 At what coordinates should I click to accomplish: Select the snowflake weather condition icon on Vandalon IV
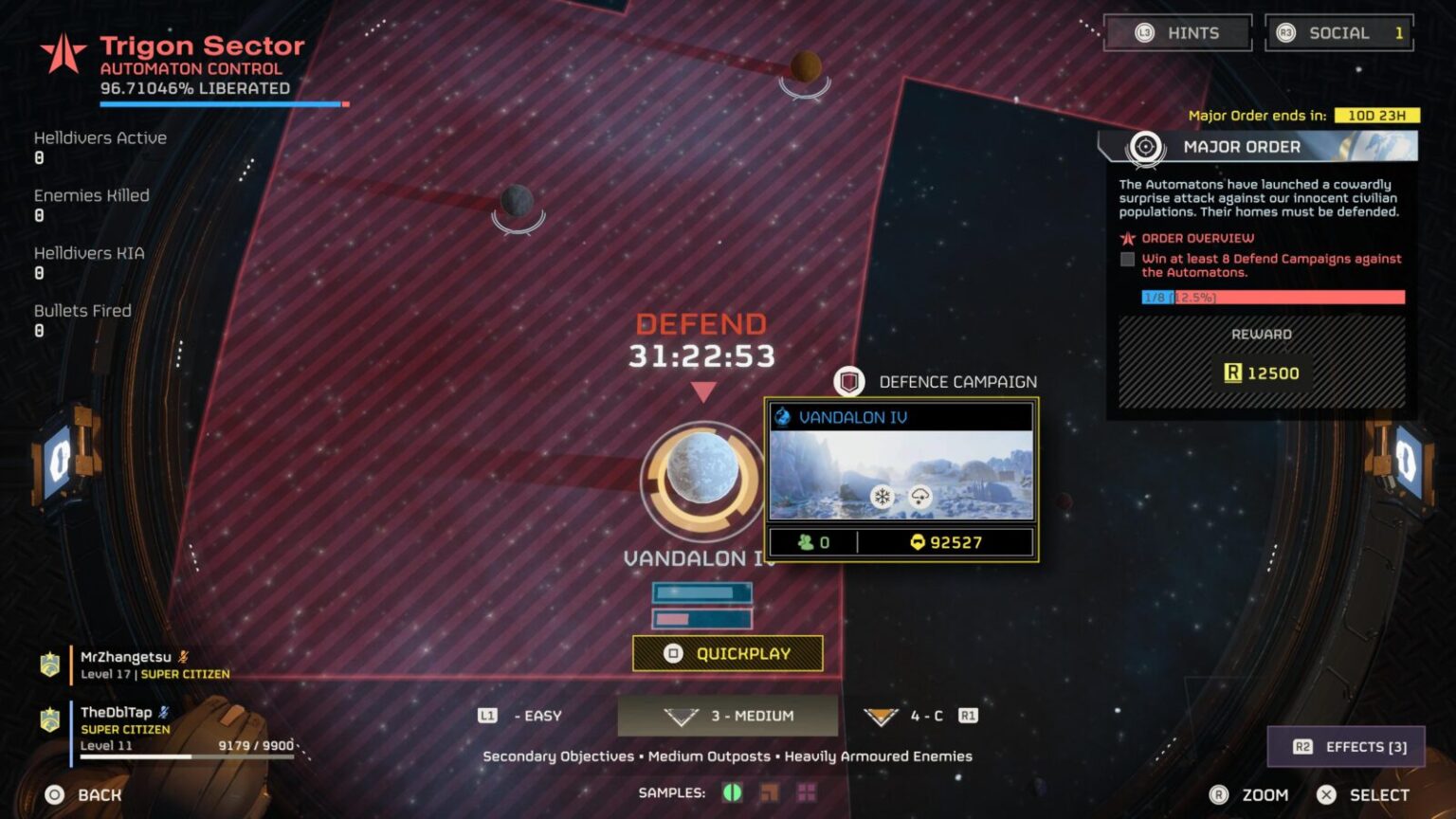tap(882, 496)
